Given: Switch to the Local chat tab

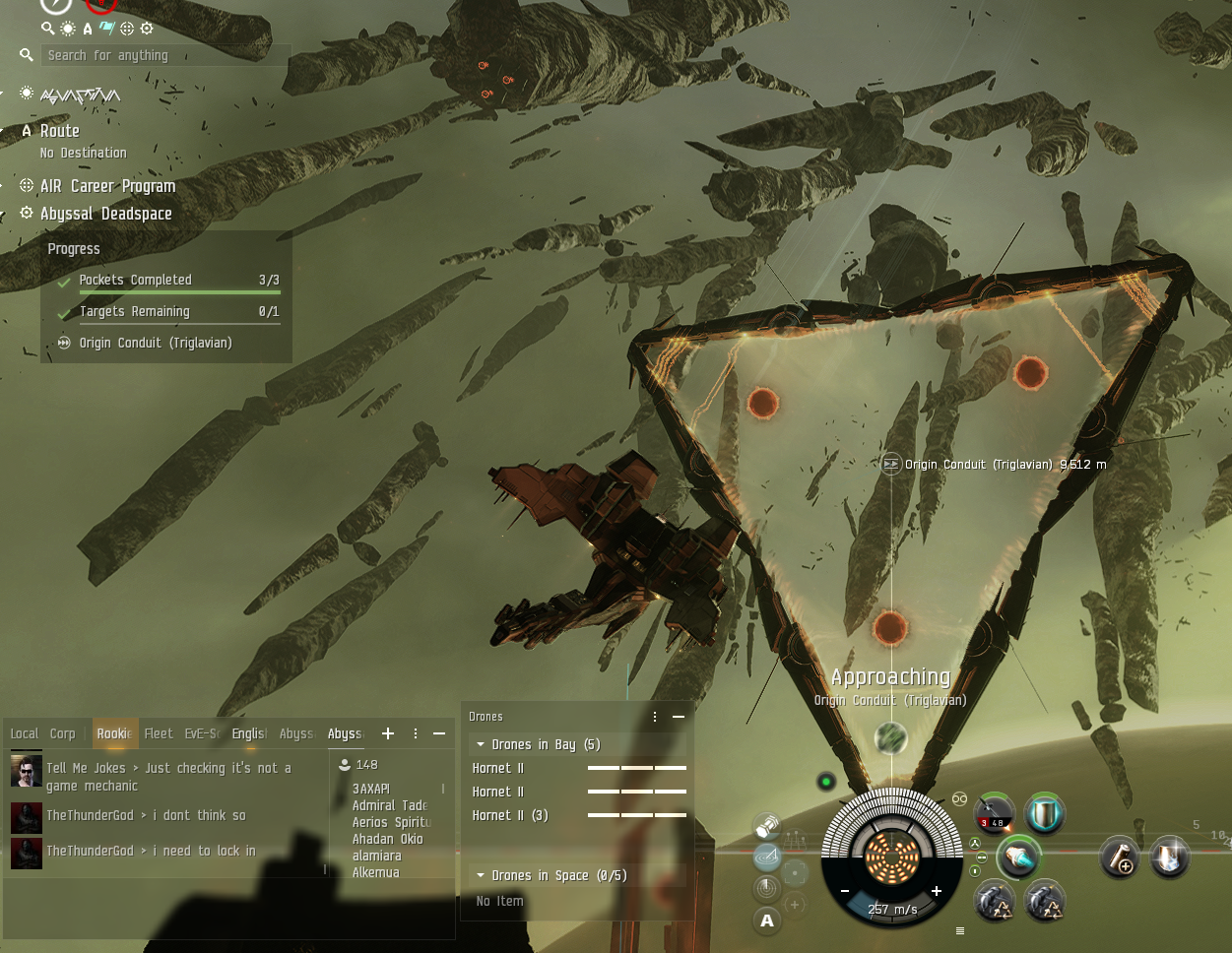Looking at the screenshot, I should [24, 733].
